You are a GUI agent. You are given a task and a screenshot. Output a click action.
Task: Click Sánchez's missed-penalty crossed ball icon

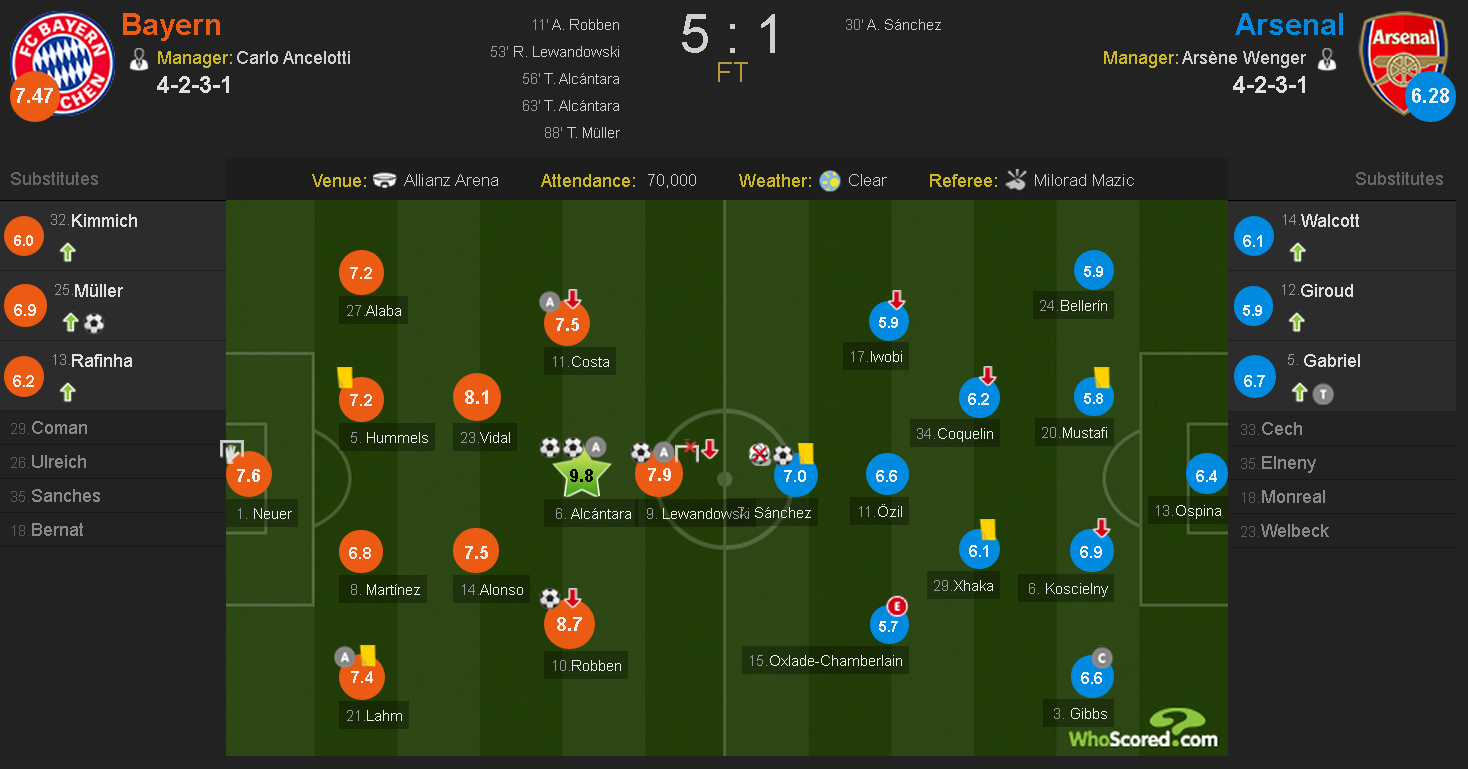coord(760,453)
